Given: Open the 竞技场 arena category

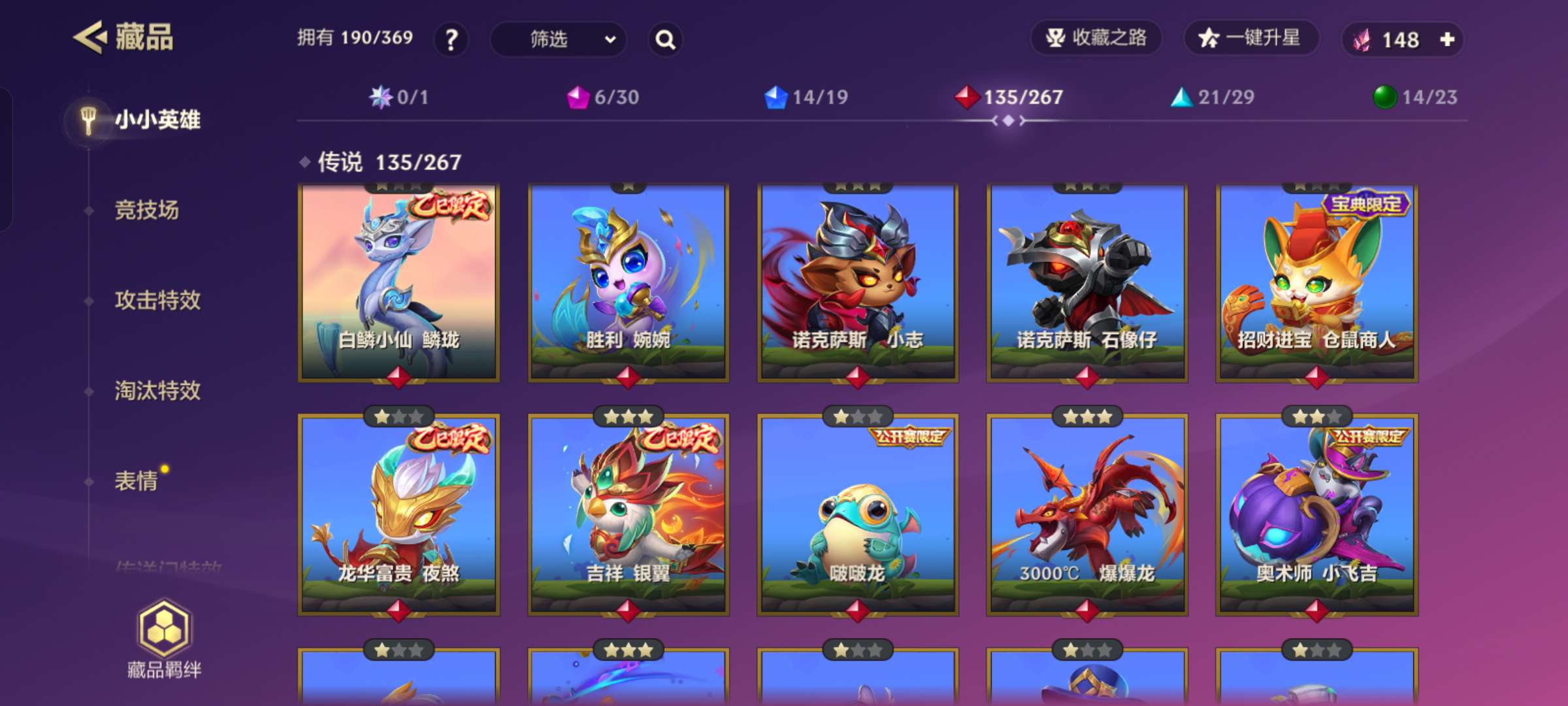Looking at the screenshot, I should click(146, 210).
